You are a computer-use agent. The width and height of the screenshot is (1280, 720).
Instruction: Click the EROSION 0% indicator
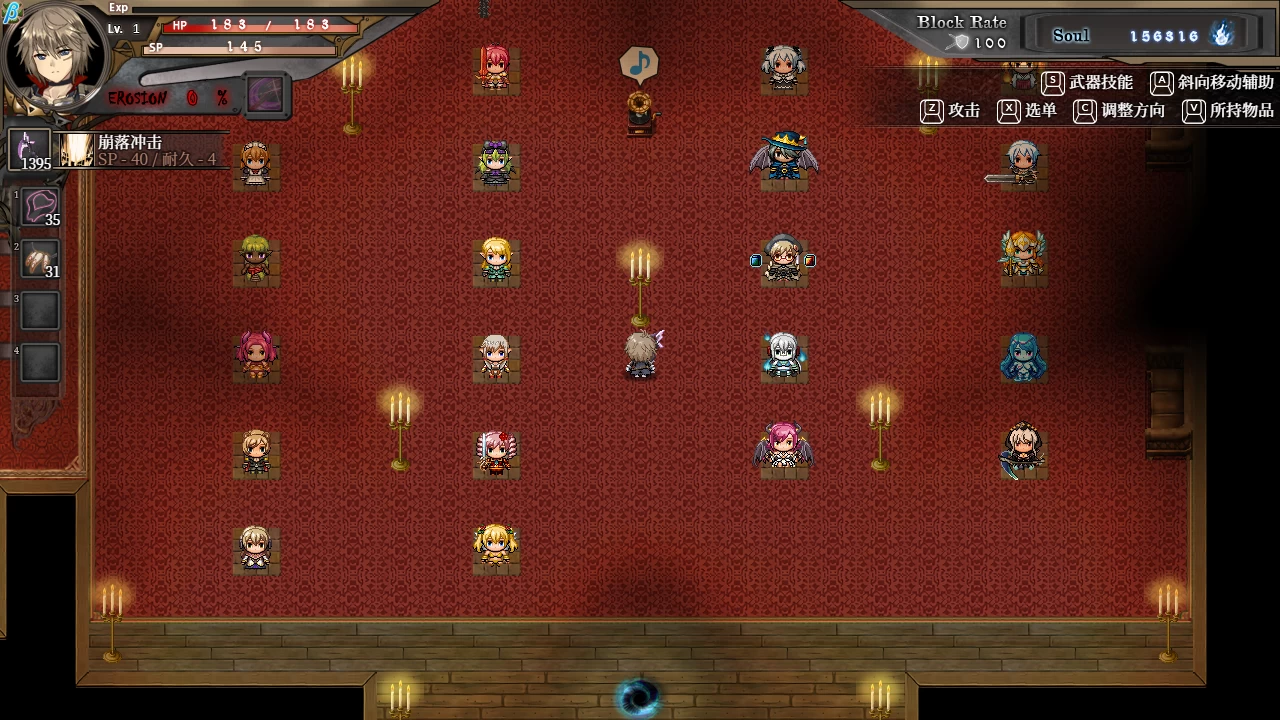click(167, 97)
